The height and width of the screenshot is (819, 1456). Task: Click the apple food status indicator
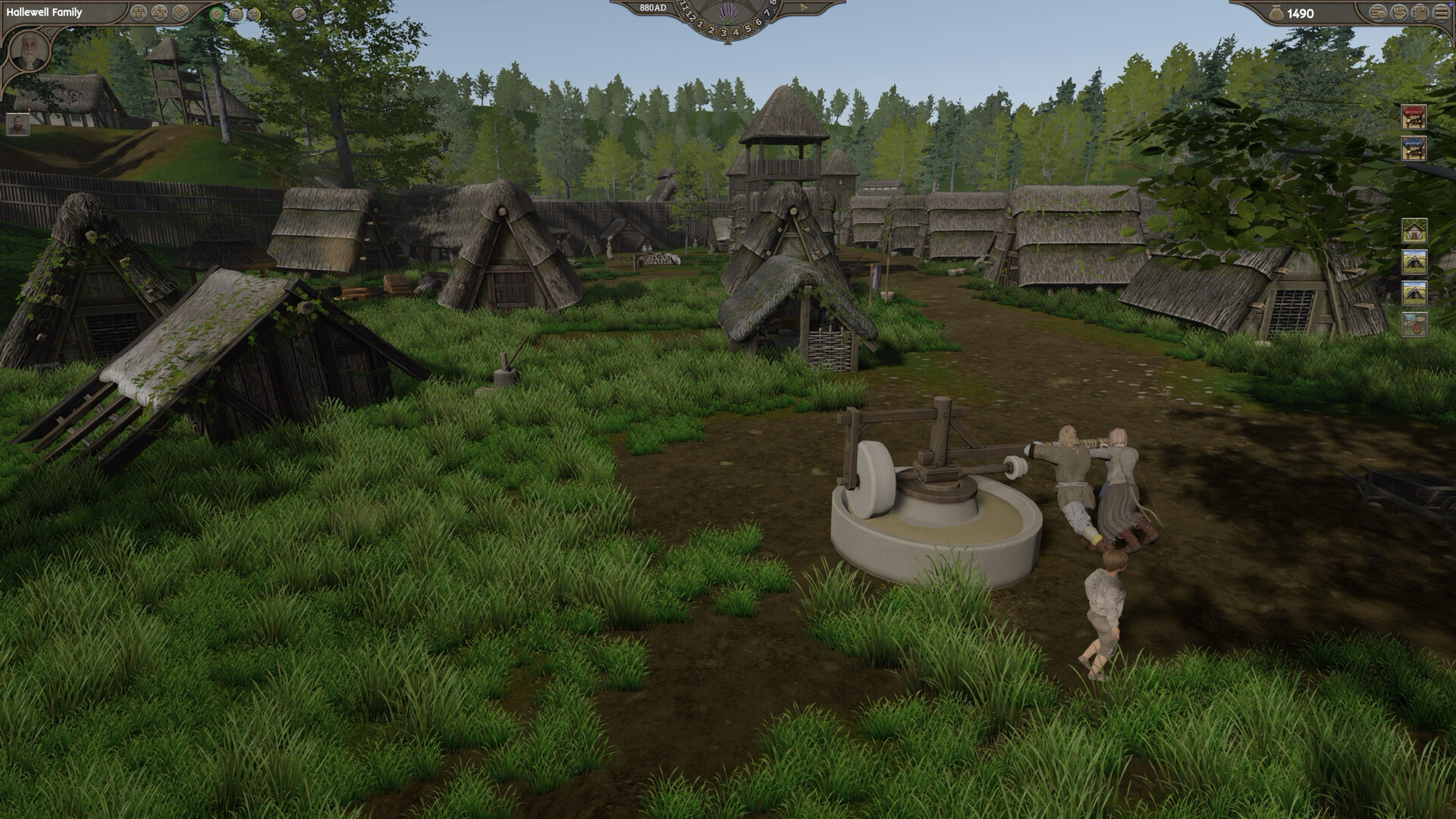coord(235,14)
